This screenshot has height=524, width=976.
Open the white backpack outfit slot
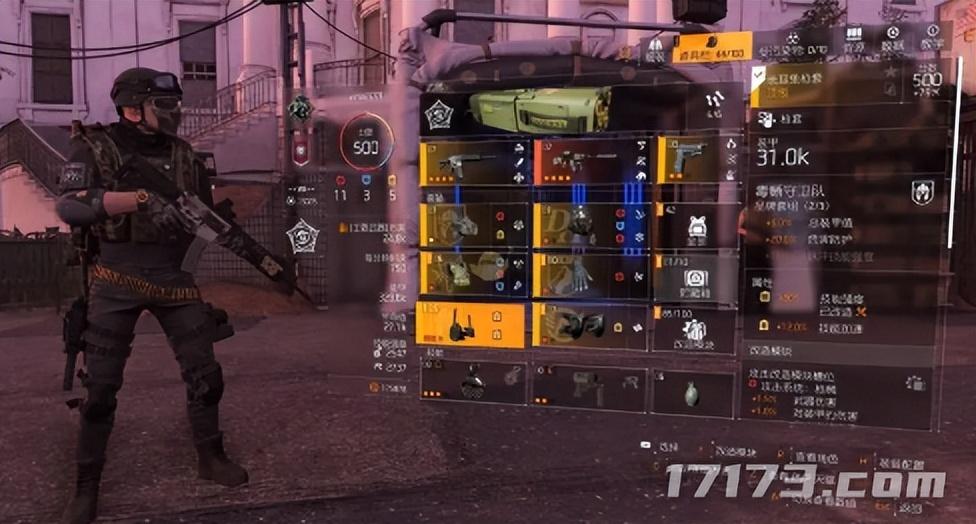click(x=696, y=227)
